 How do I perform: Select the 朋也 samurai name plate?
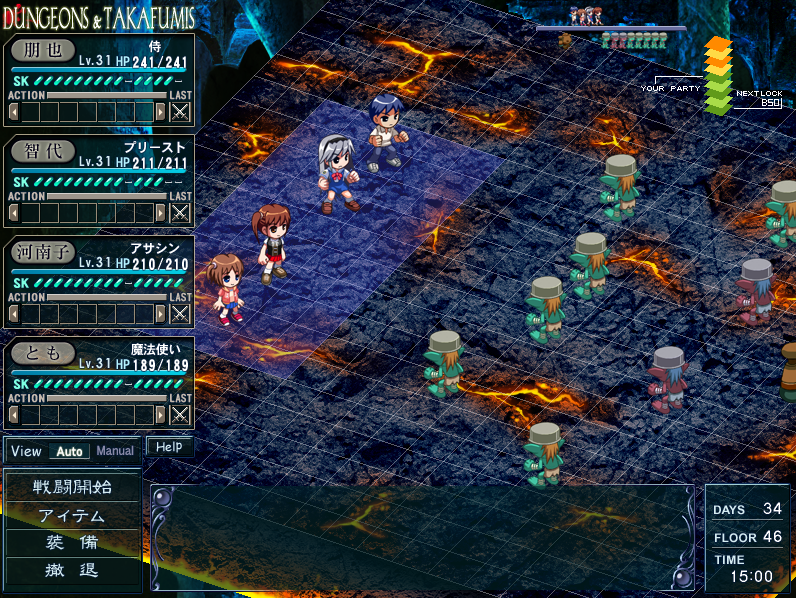pos(43,50)
